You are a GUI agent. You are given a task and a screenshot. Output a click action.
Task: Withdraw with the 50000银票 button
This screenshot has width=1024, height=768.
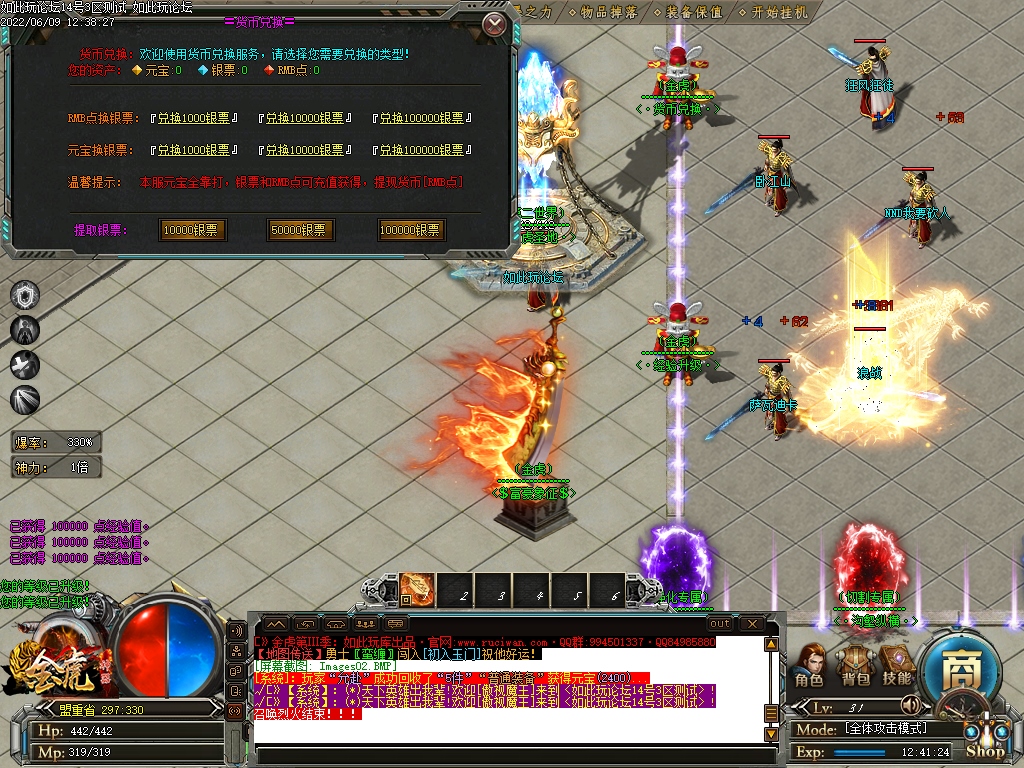point(300,230)
